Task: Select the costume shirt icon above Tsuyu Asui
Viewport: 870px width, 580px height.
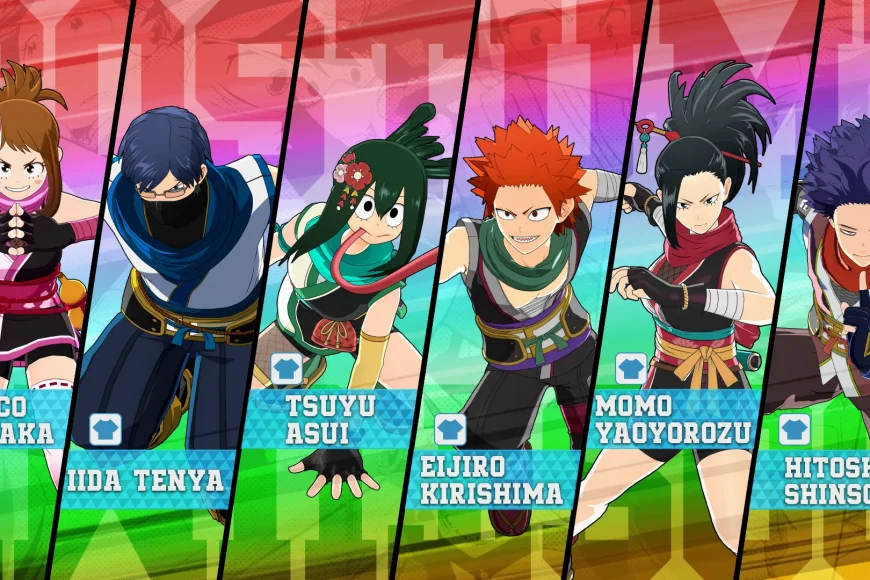Action: tap(287, 369)
